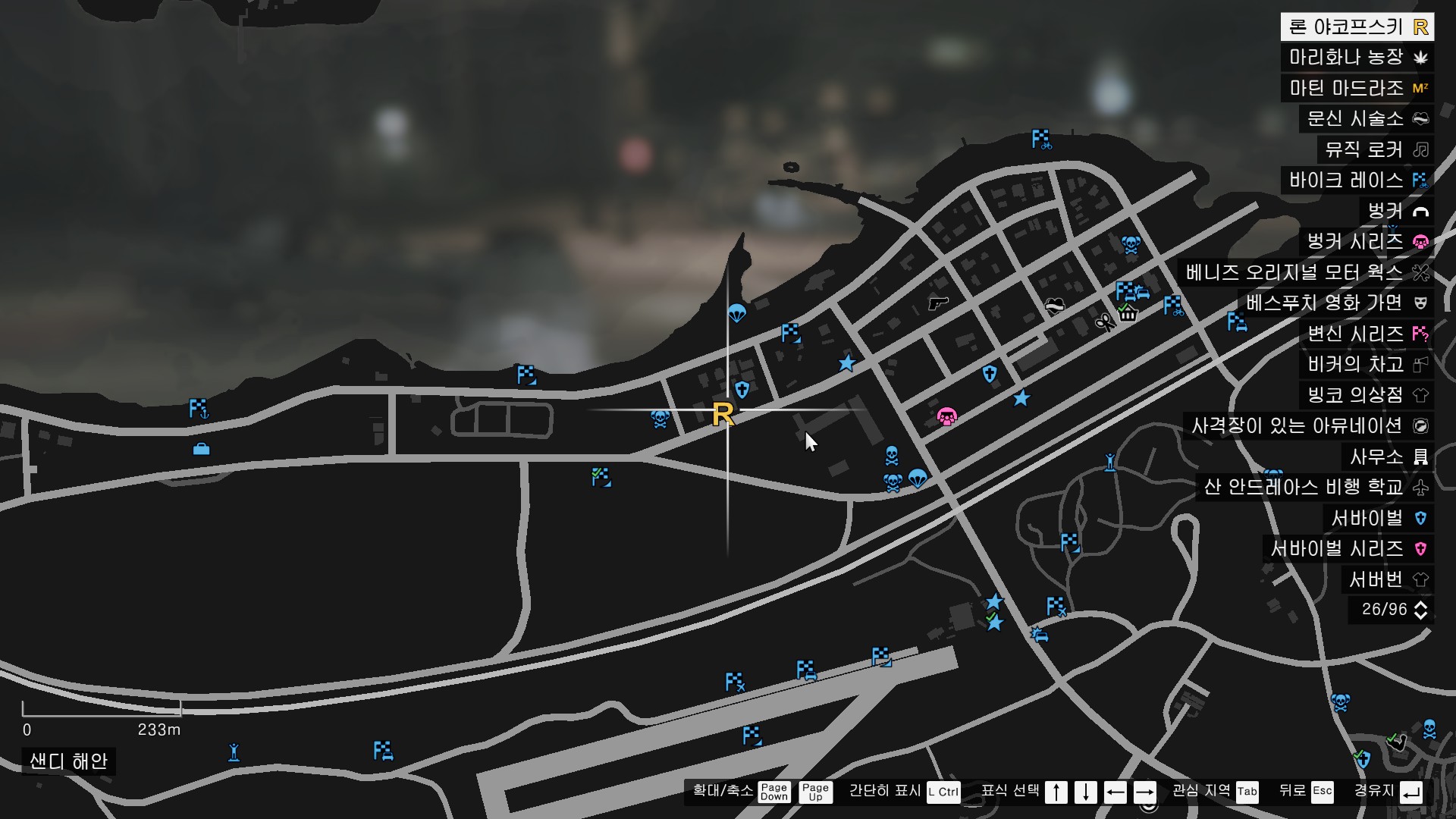The image size is (1456, 819).
Task: Click the 뒤로 Esc button
Action: [x=1323, y=792]
